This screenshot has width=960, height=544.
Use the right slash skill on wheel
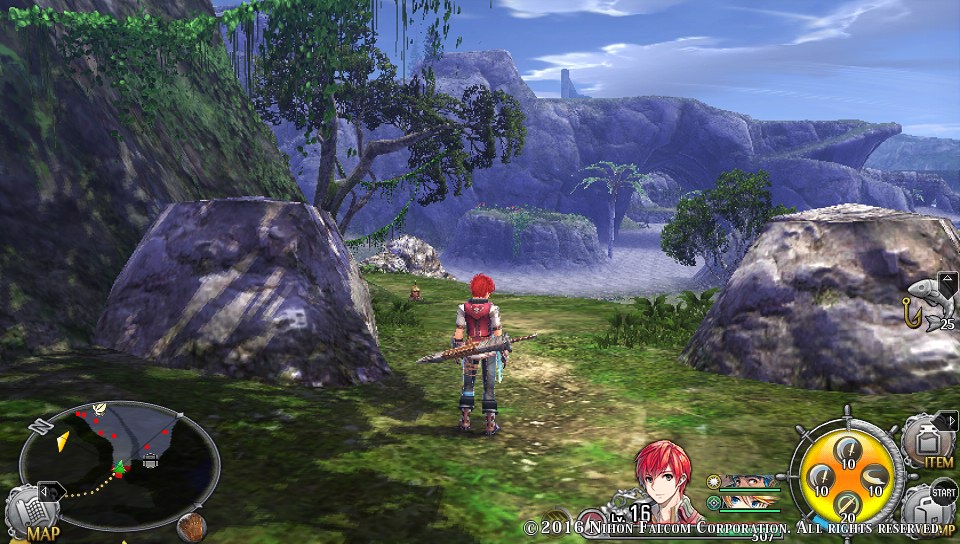point(873,477)
